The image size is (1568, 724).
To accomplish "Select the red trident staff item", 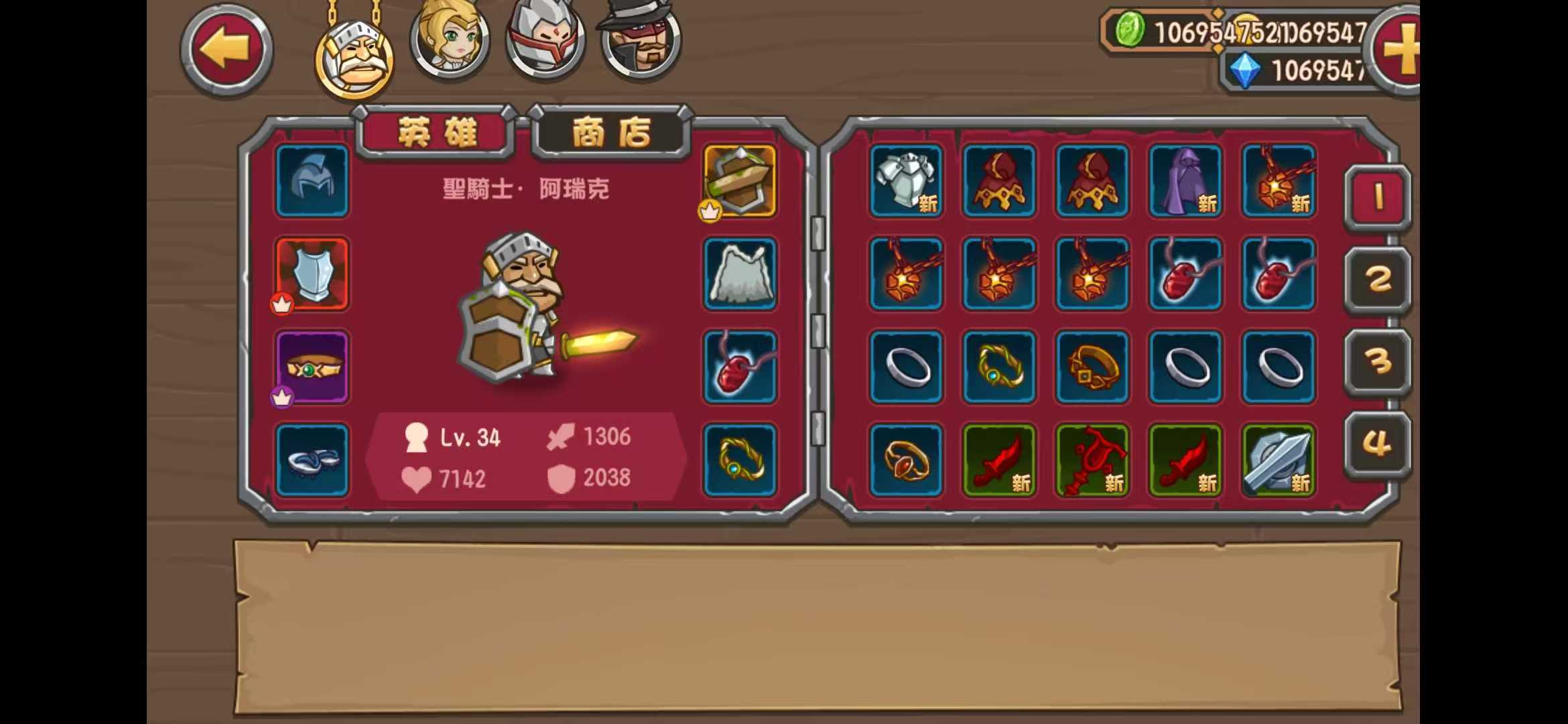I will click(1092, 461).
